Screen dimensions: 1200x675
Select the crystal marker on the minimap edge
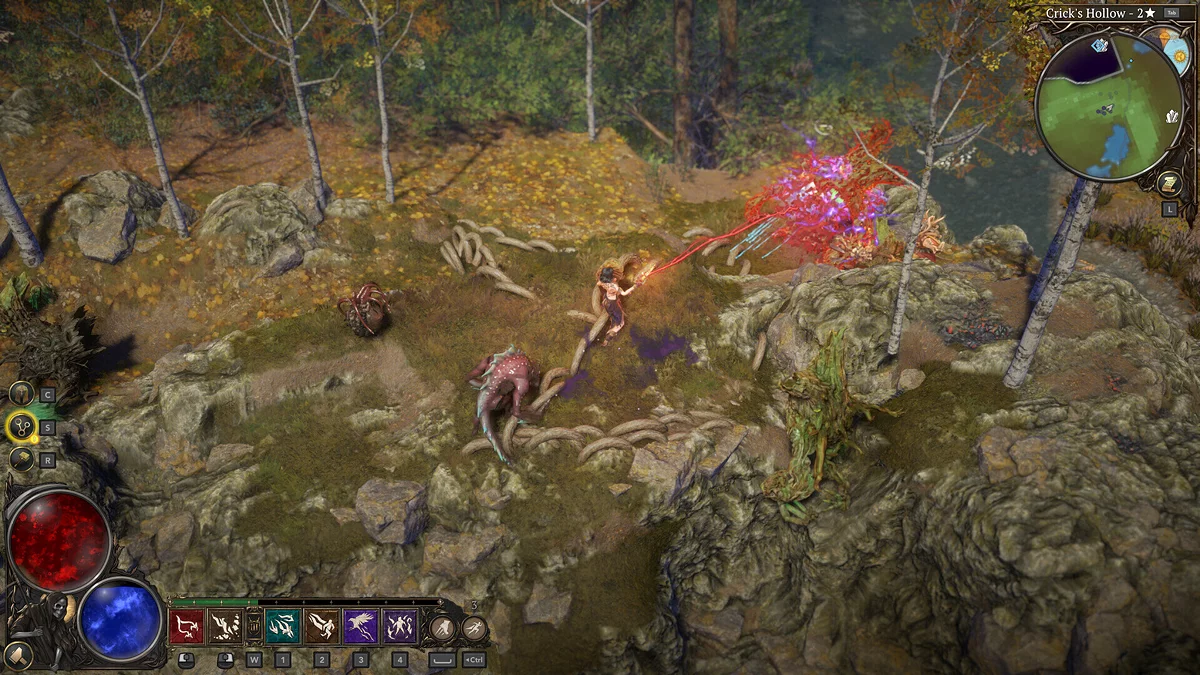tap(1172, 116)
